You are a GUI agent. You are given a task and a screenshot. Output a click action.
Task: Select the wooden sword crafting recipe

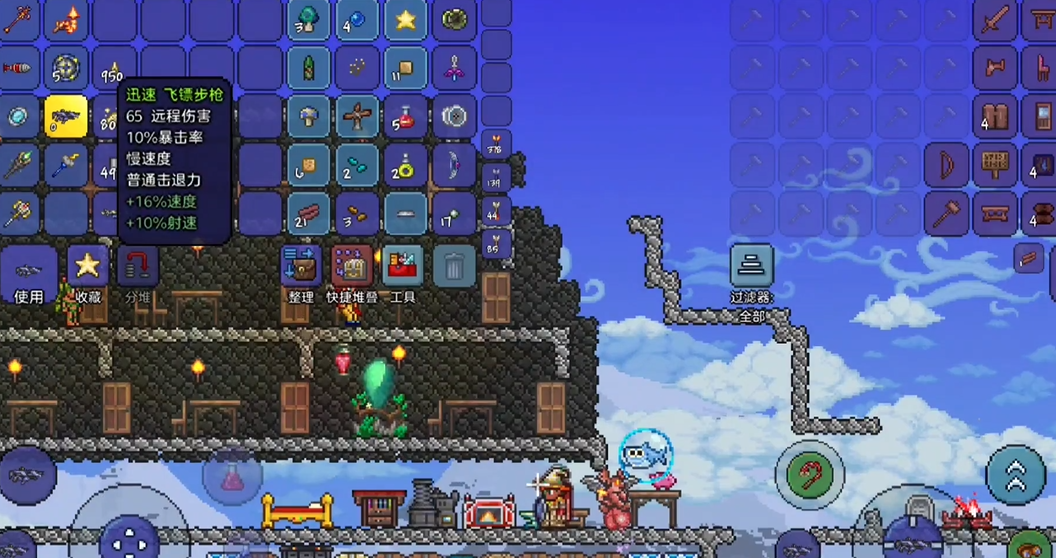[x=994, y=20]
